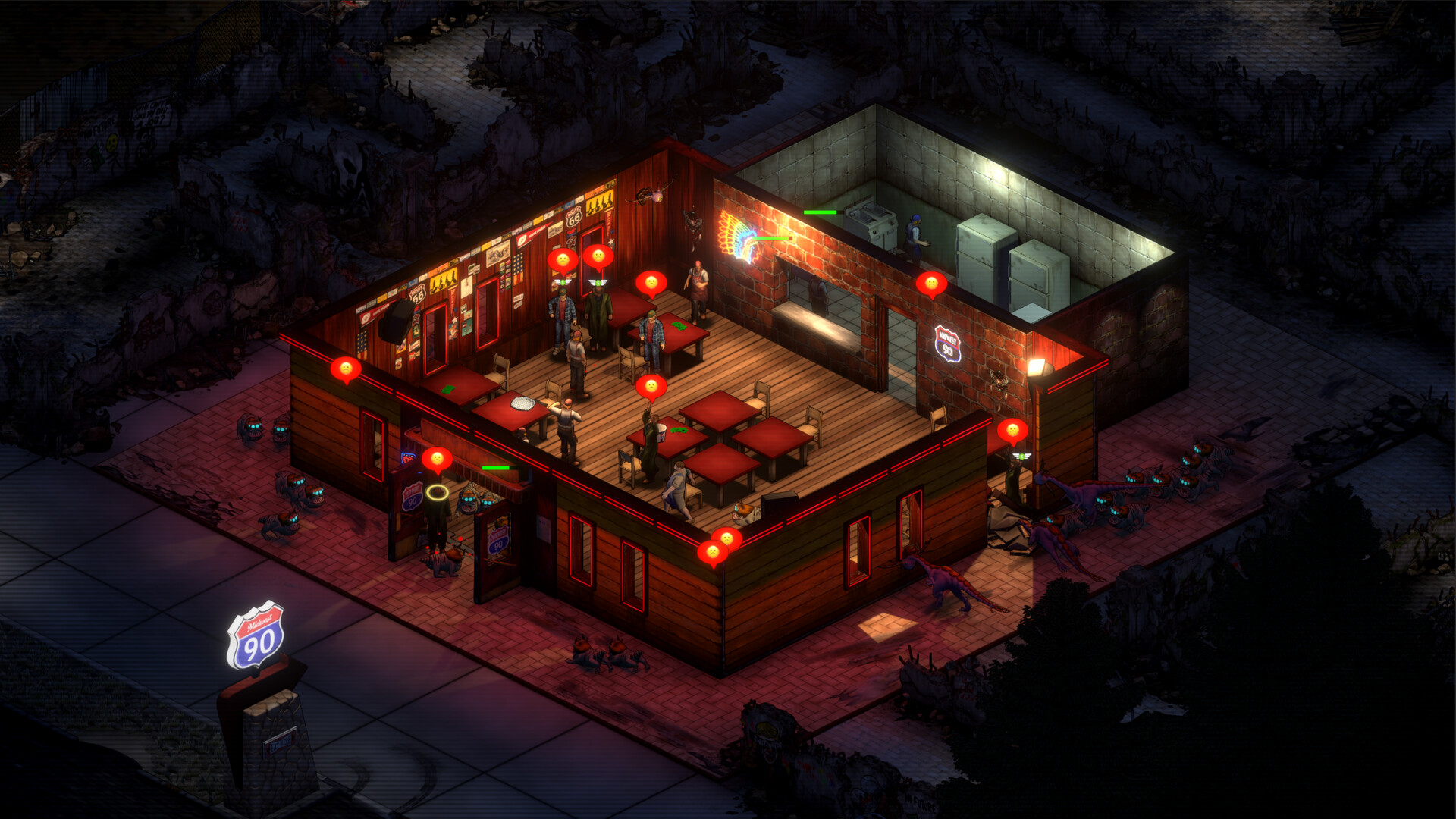Viewport: 1456px width, 819px height.
Task: Click the wall lamp on the outer diner corner
Action: pos(1040,366)
